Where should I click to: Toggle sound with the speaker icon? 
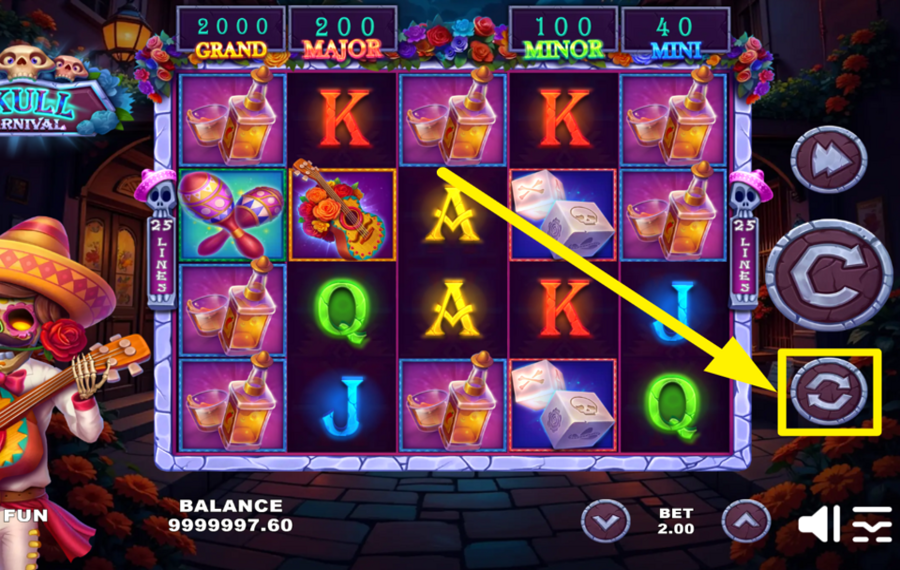pyautogui.click(x=817, y=523)
